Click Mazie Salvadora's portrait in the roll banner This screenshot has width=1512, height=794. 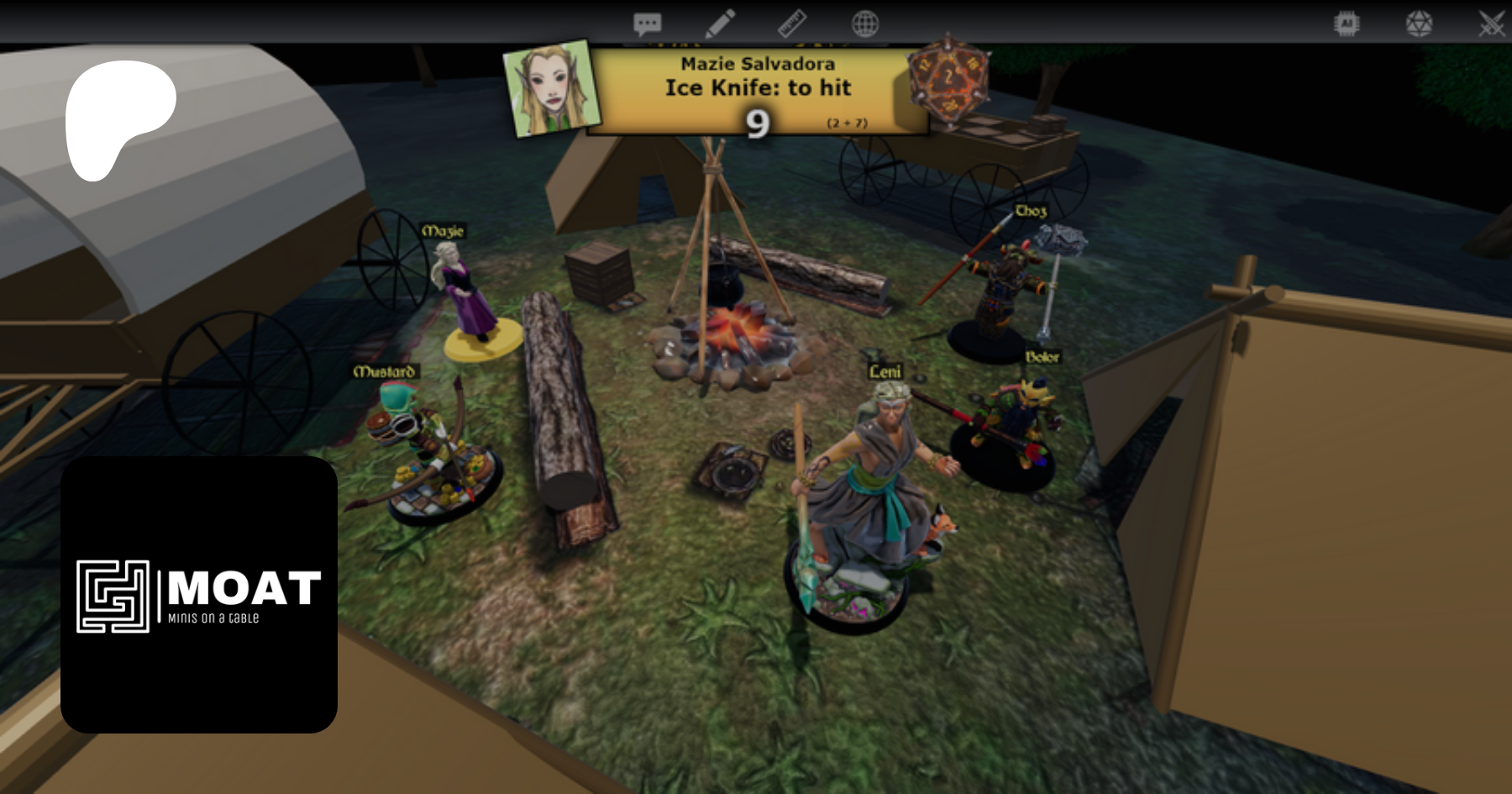(x=551, y=88)
